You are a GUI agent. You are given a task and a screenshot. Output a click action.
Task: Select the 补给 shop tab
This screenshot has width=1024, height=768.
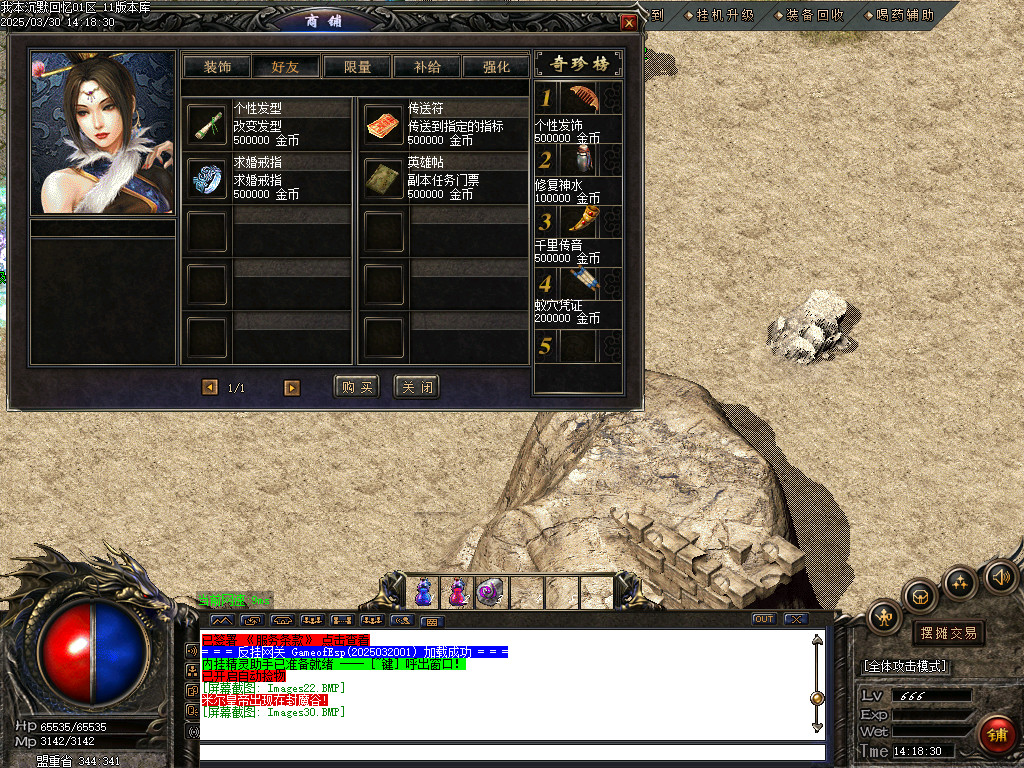click(427, 67)
